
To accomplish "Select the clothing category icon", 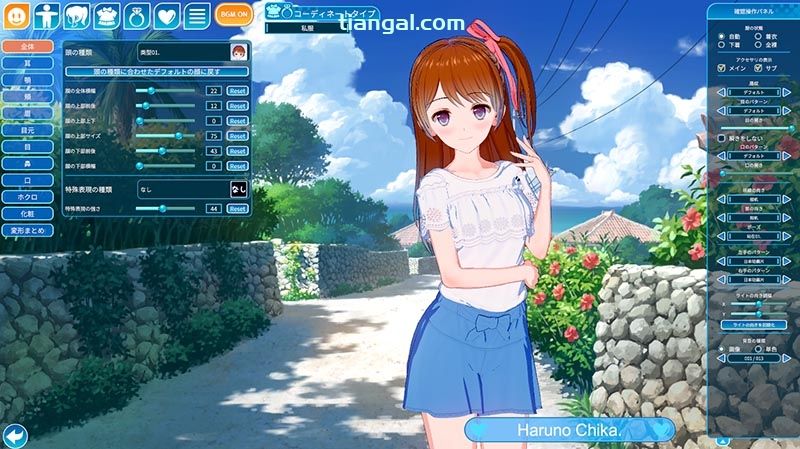I will (x=106, y=15).
